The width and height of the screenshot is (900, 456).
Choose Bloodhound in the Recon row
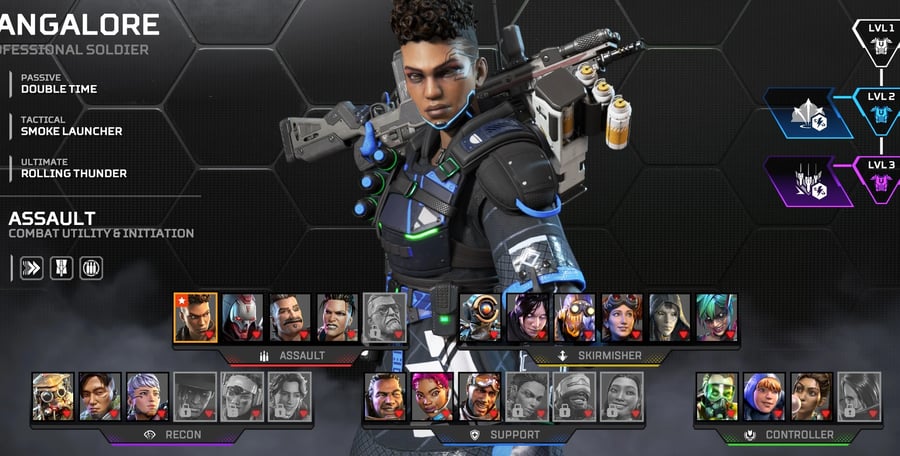pos(53,397)
